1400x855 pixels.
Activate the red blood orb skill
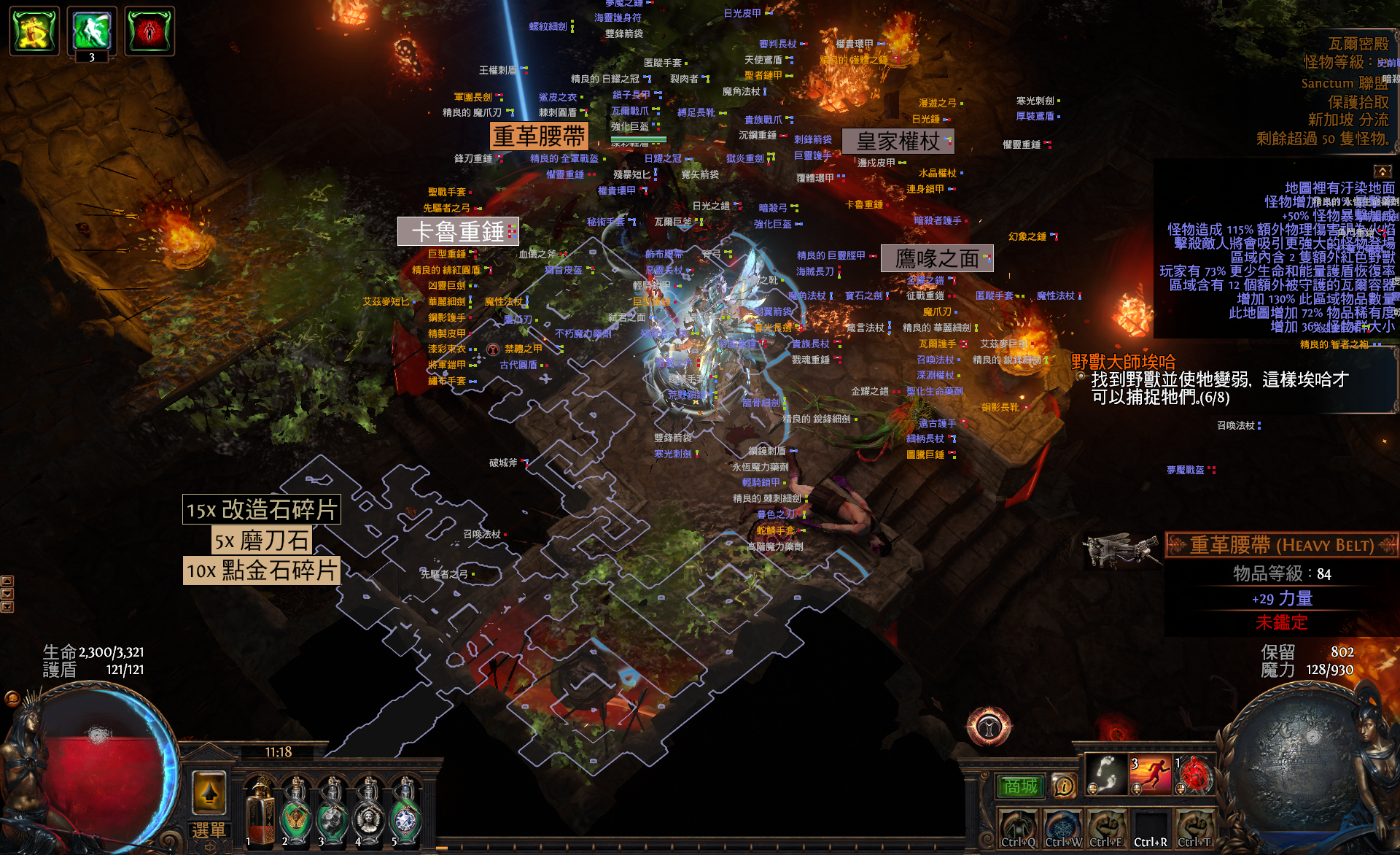coord(1194,775)
